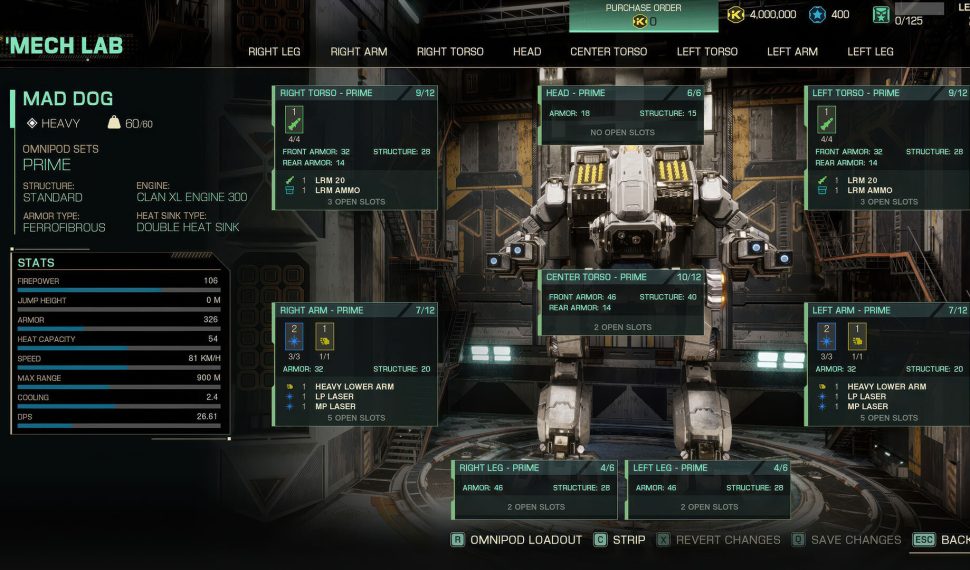Viewport: 970px width, 570px height.
Task: Select the Left Torso tab
Action: click(707, 52)
